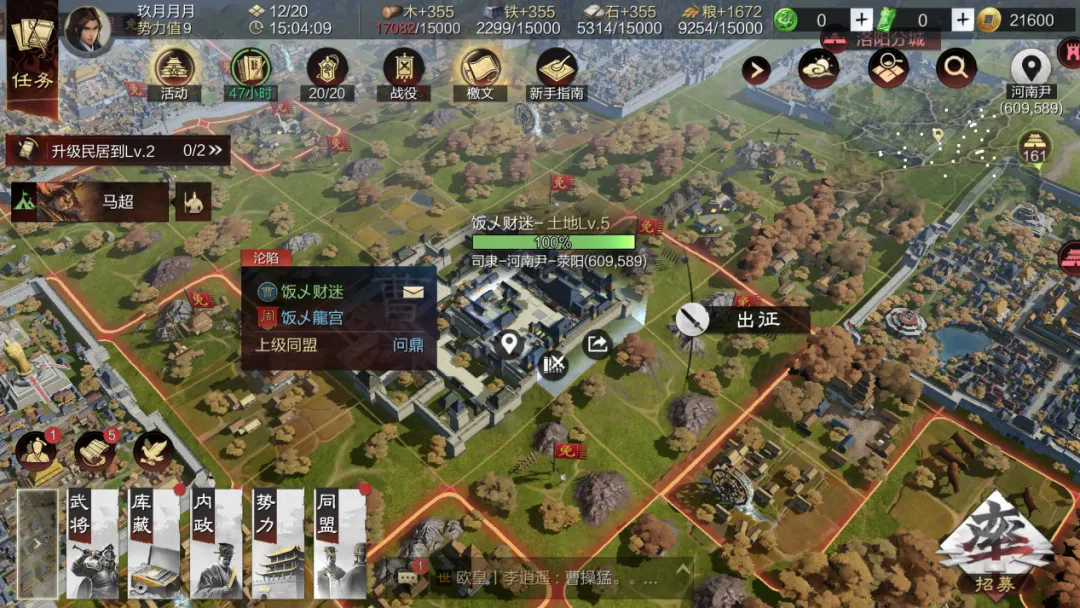Open the 任务 quest panel
Screen dimensions: 1080x608
click(33, 58)
